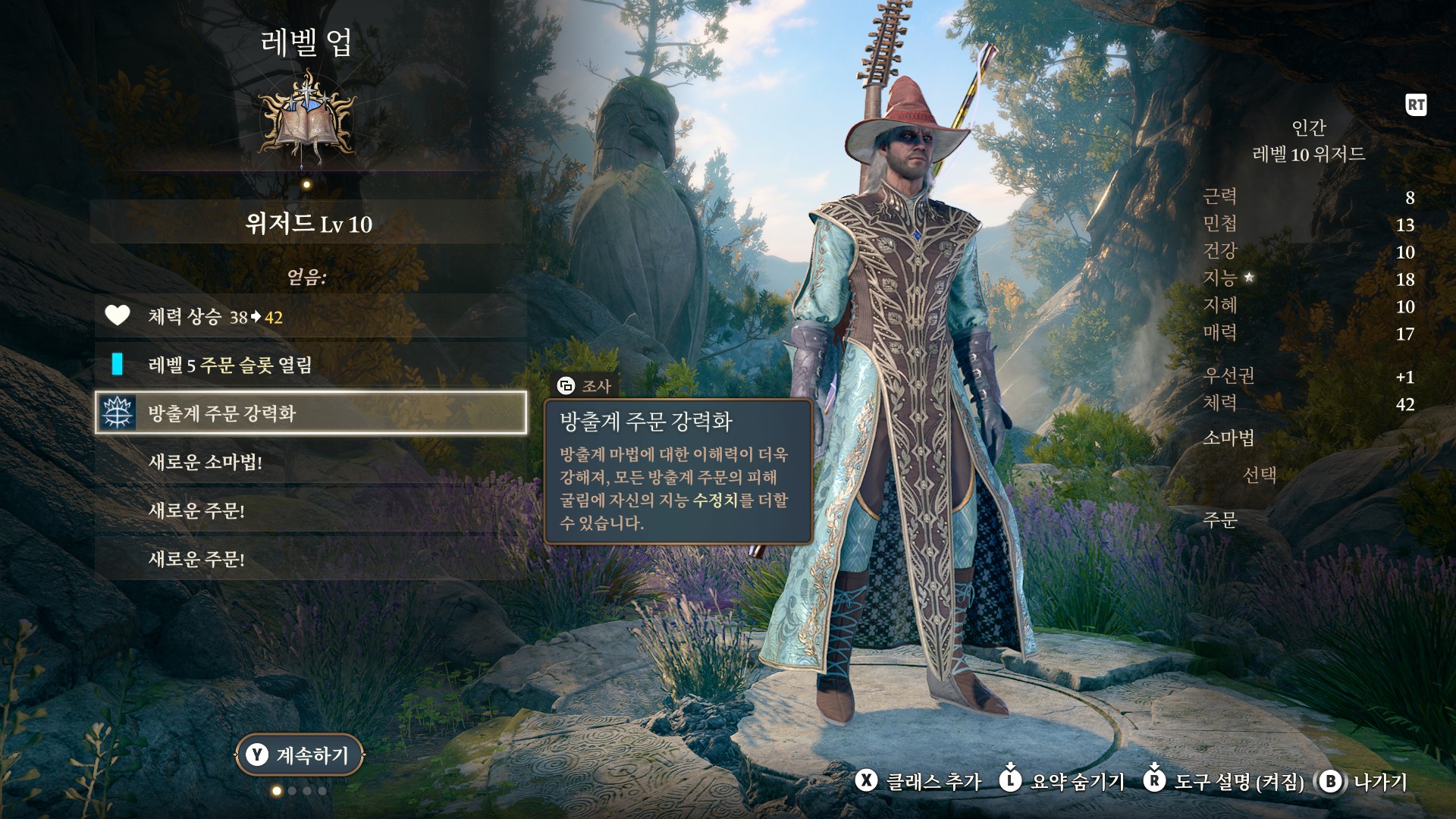This screenshot has height=819, width=1456.
Task: Select the 방출계 주문 강력화 feature row
Action: (311, 413)
